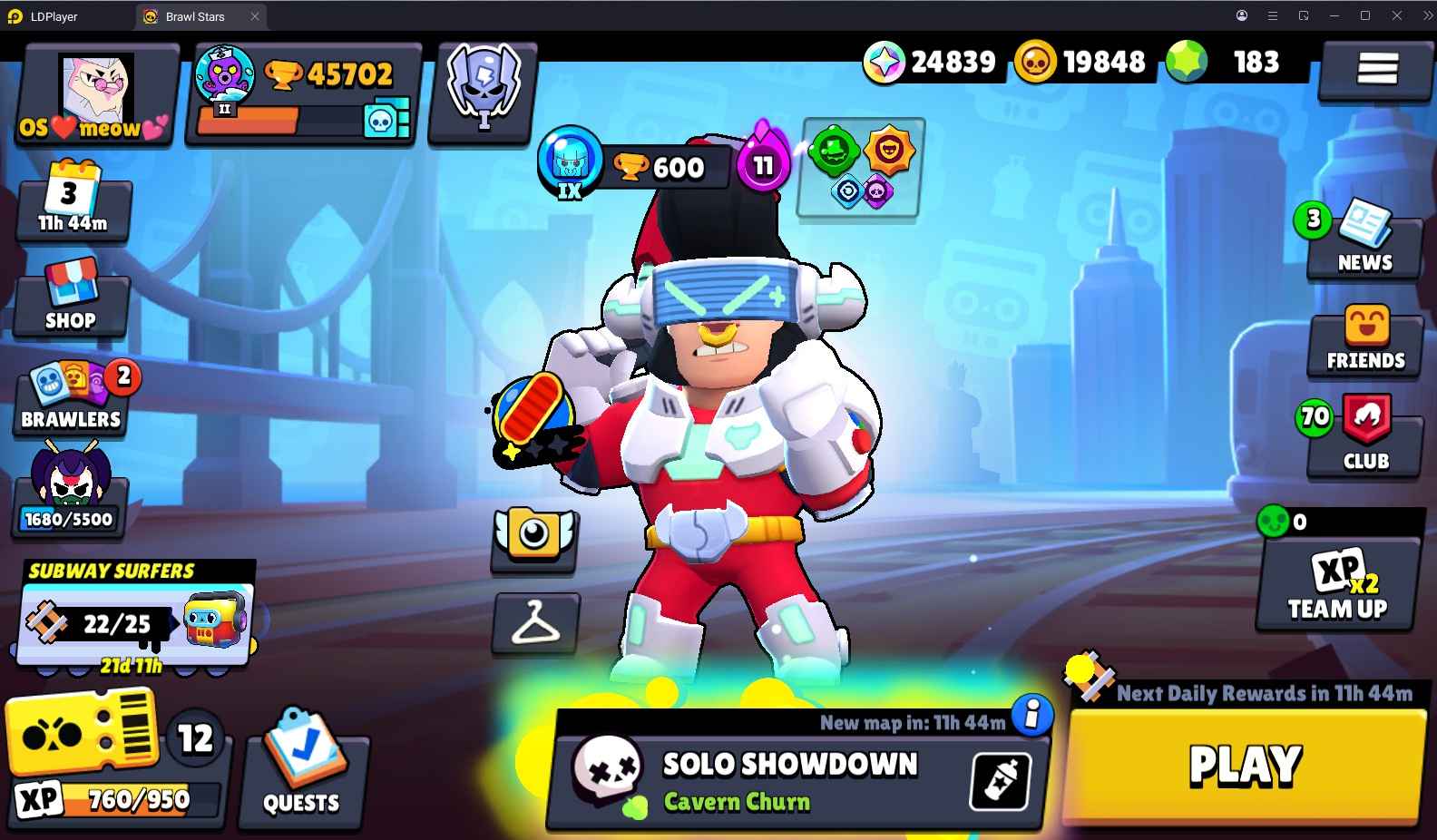Image resolution: width=1437 pixels, height=840 pixels.
Task: Open the Ranked skull trophy icon
Action: [482, 88]
